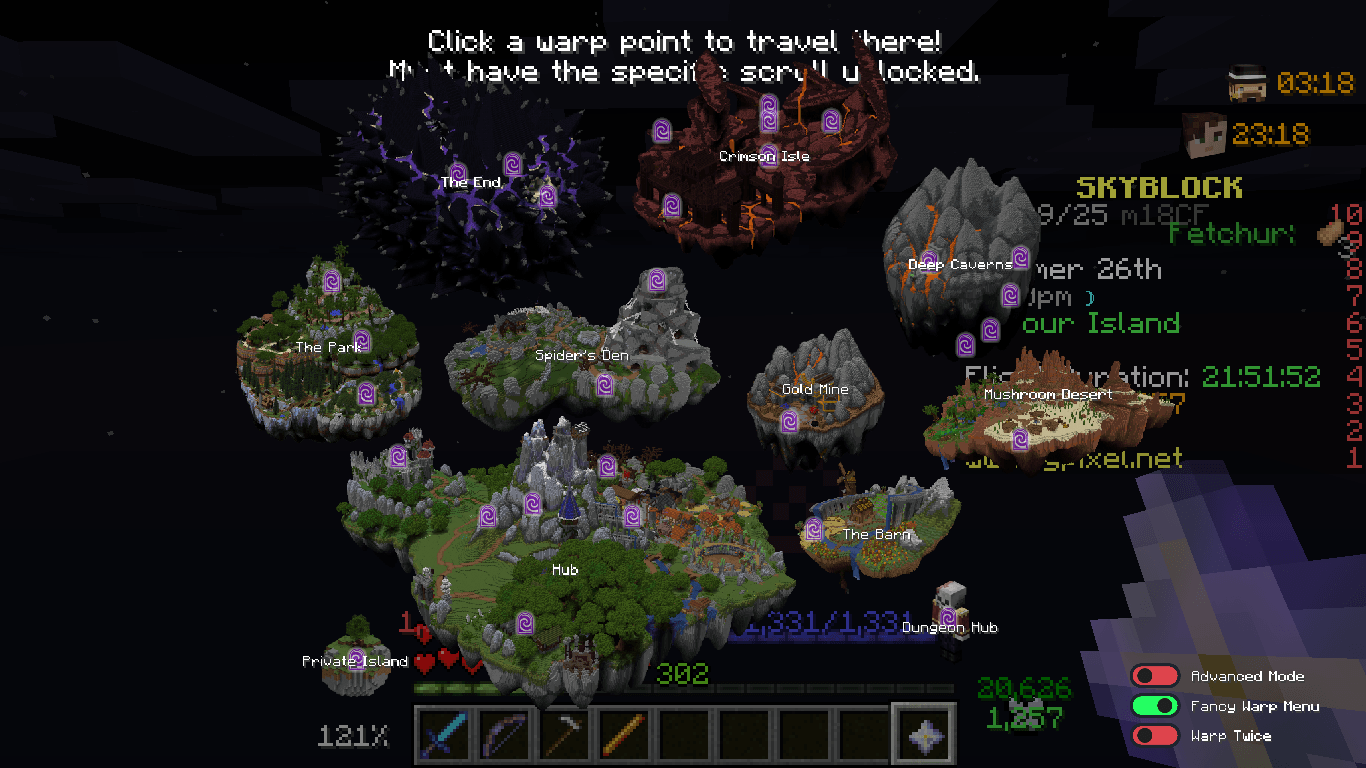Turn off the Fancy Warp Menu toggle
Screen dimensions: 1366x768
tap(1155, 707)
